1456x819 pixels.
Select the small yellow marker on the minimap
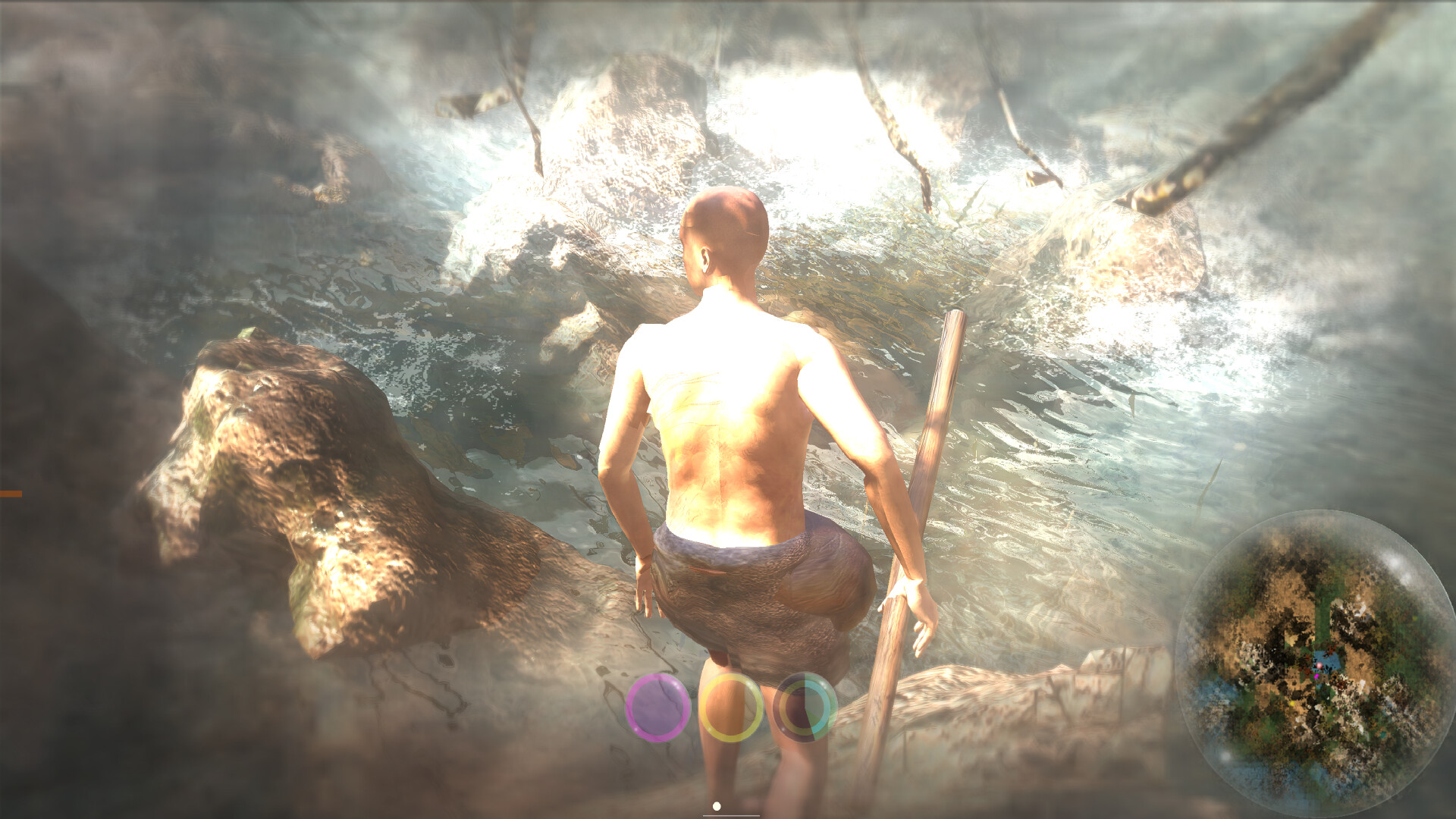[x=1292, y=702]
